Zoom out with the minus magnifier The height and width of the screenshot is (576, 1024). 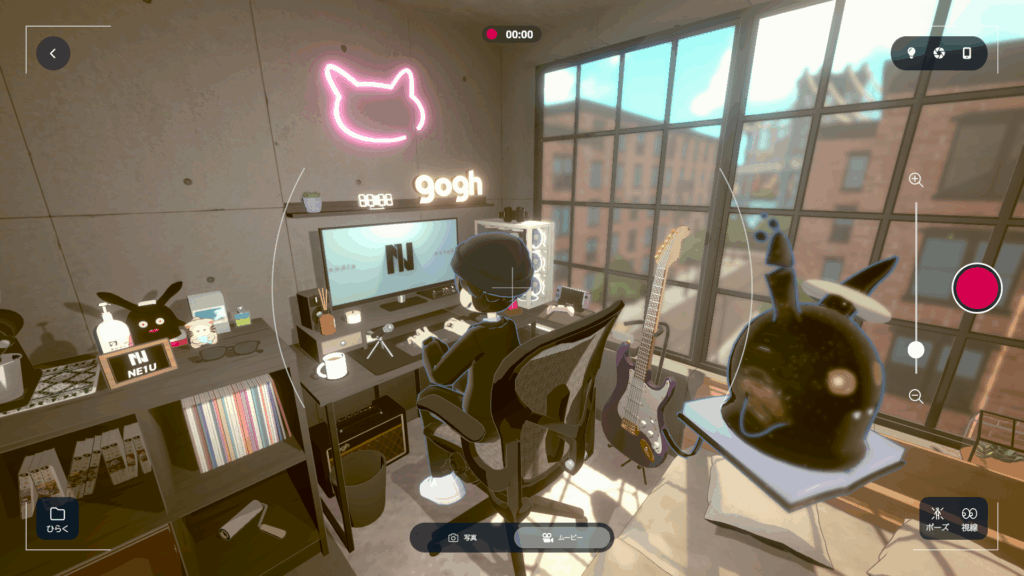[915, 396]
